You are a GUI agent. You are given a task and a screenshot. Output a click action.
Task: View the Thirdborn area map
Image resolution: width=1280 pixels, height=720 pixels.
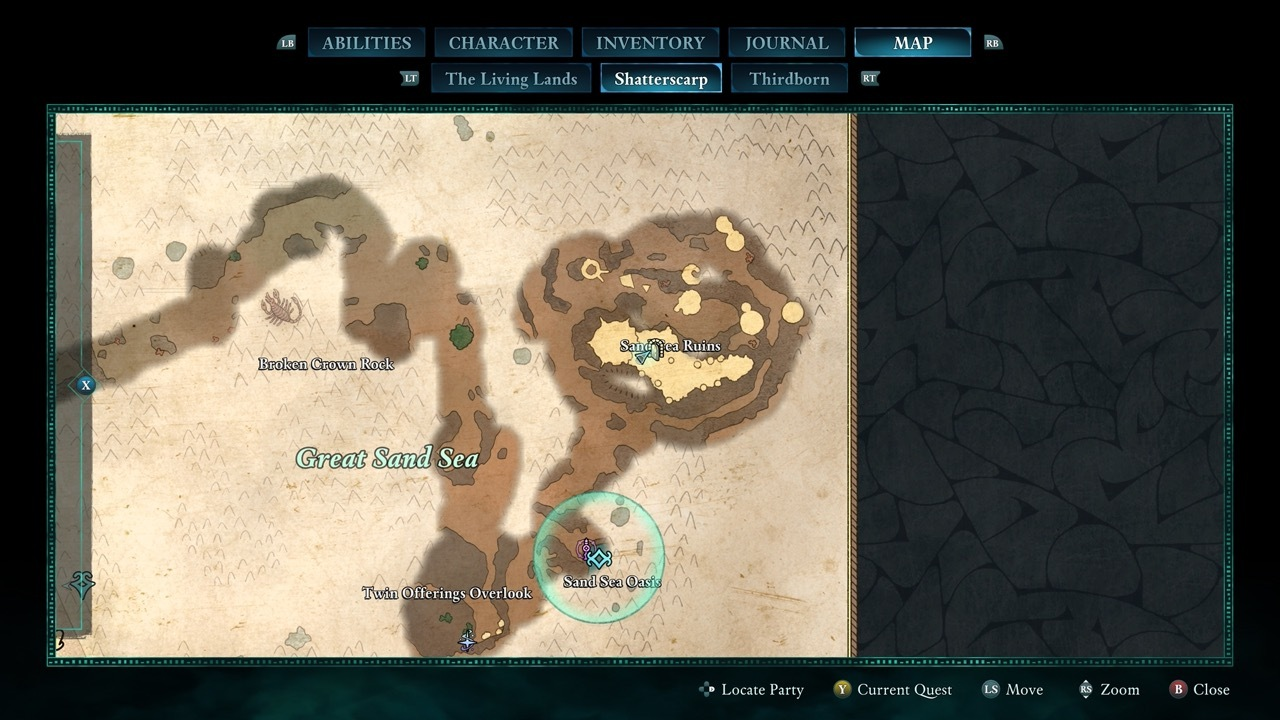[x=789, y=79]
